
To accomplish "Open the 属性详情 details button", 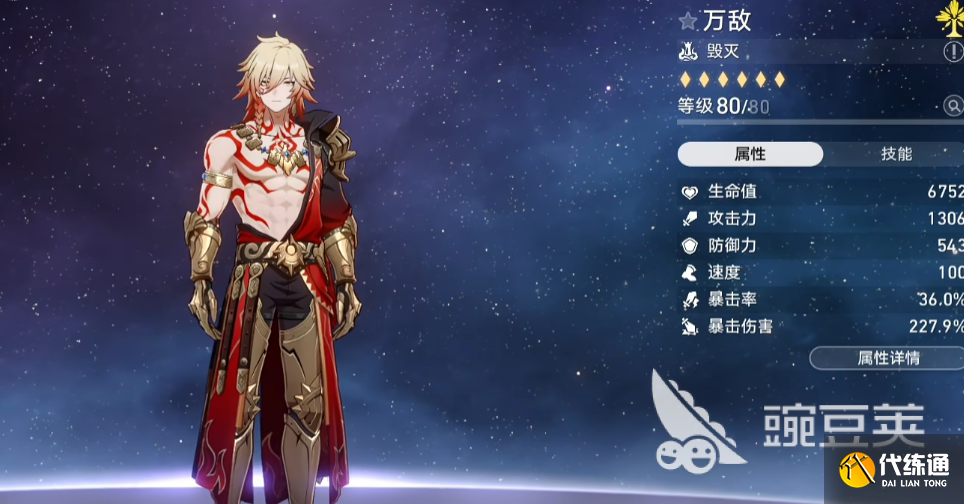I will click(x=887, y=358).
